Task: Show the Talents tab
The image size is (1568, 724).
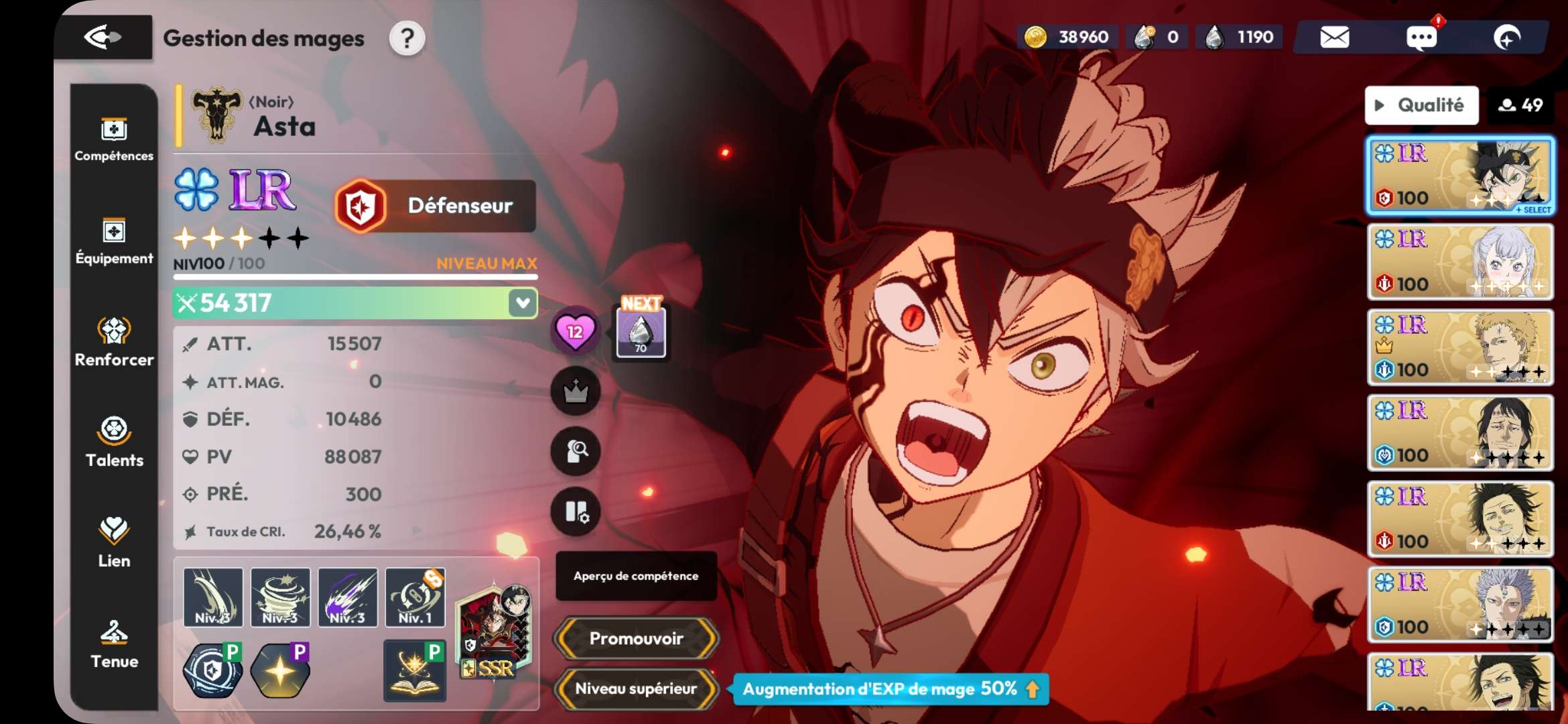Action: [x=114, y=442]
